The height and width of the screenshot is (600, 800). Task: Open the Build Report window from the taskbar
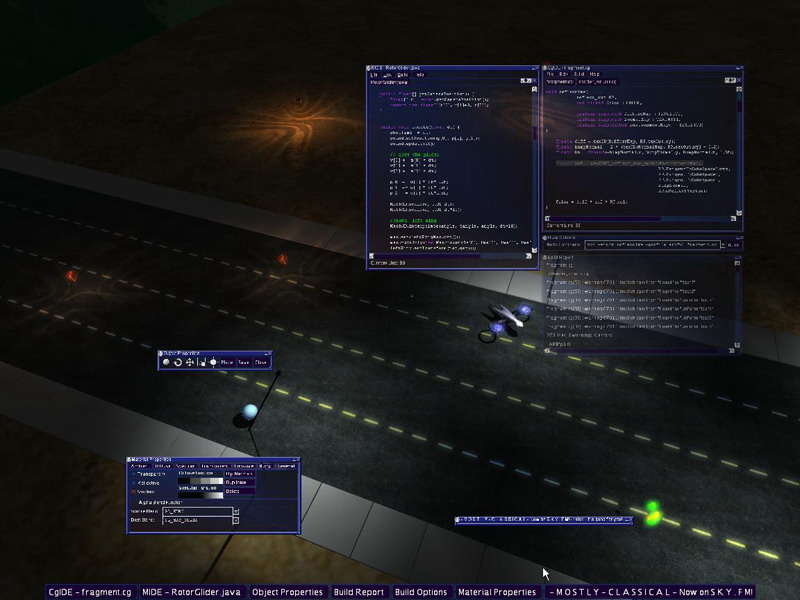(x=359, y=592)
